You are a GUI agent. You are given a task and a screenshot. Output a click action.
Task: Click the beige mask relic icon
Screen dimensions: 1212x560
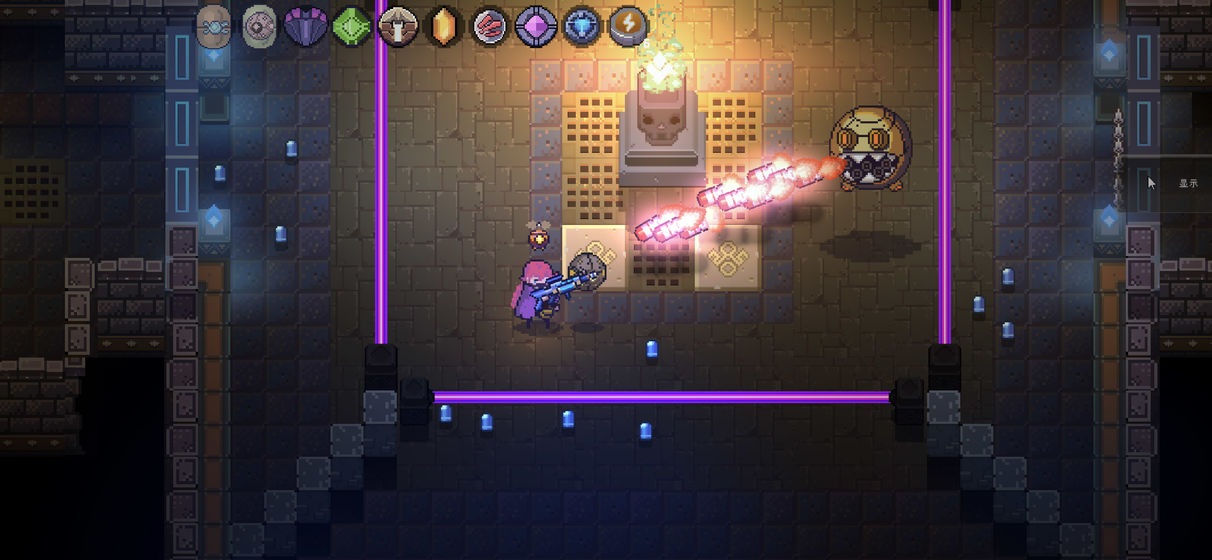coord(214,26)
